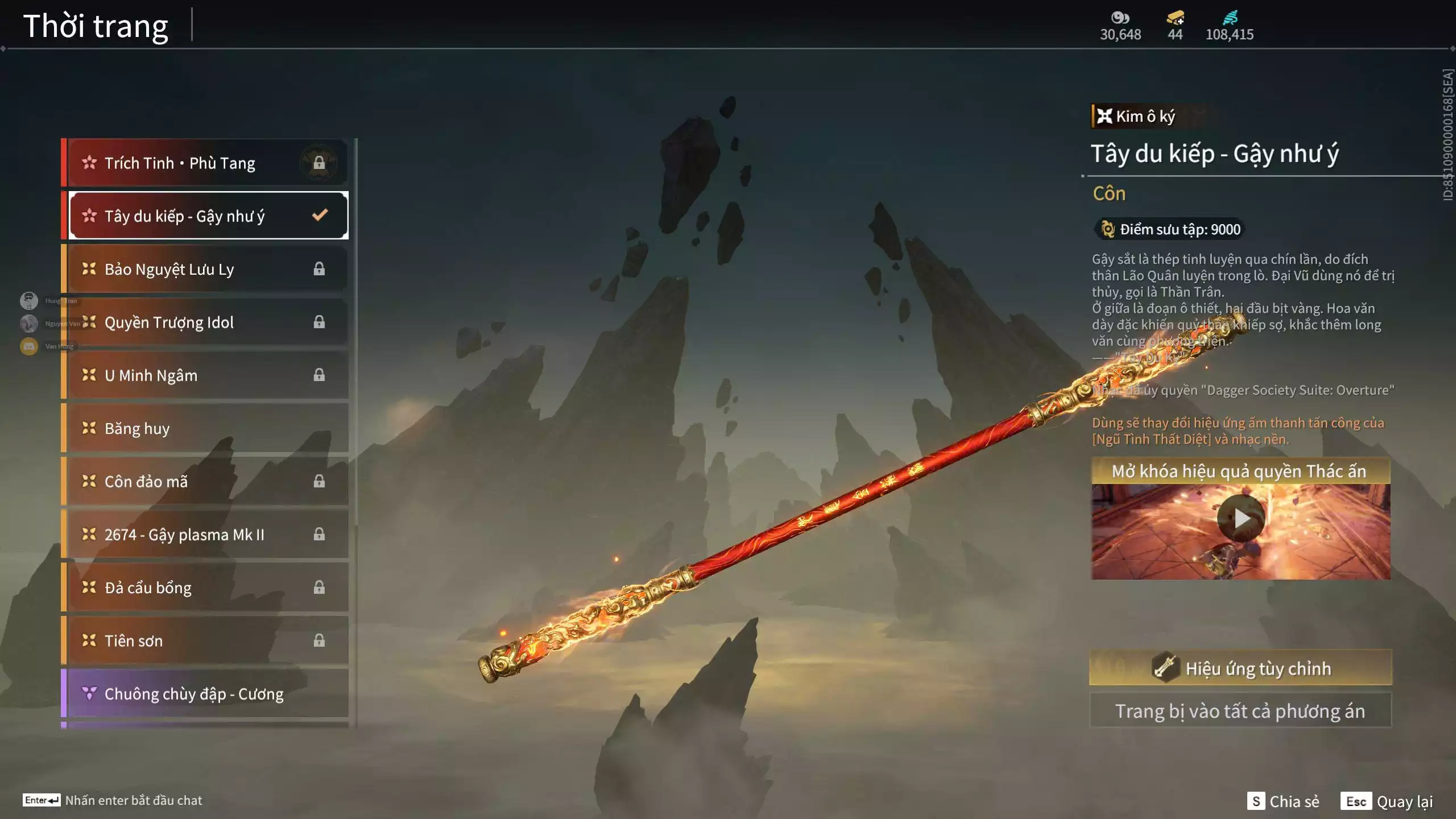This screenshot has width=1456, height=819.
Task: Select the Trích Tinh • Phù Tang skin
Action: coord(205,163)
